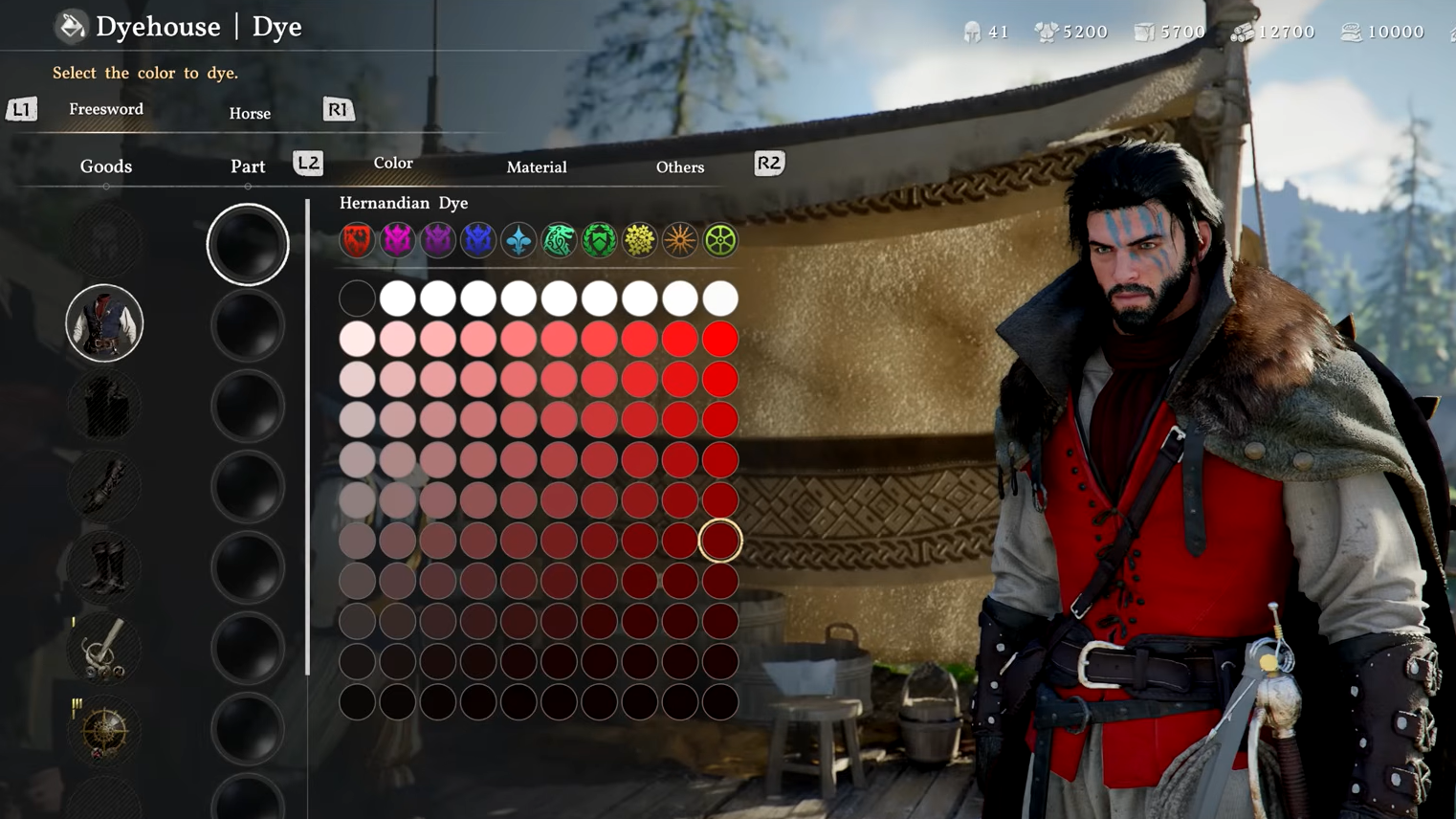Select the vest and shirt armor item
This screenshot has height=819, width=1456.
(104, 323)
